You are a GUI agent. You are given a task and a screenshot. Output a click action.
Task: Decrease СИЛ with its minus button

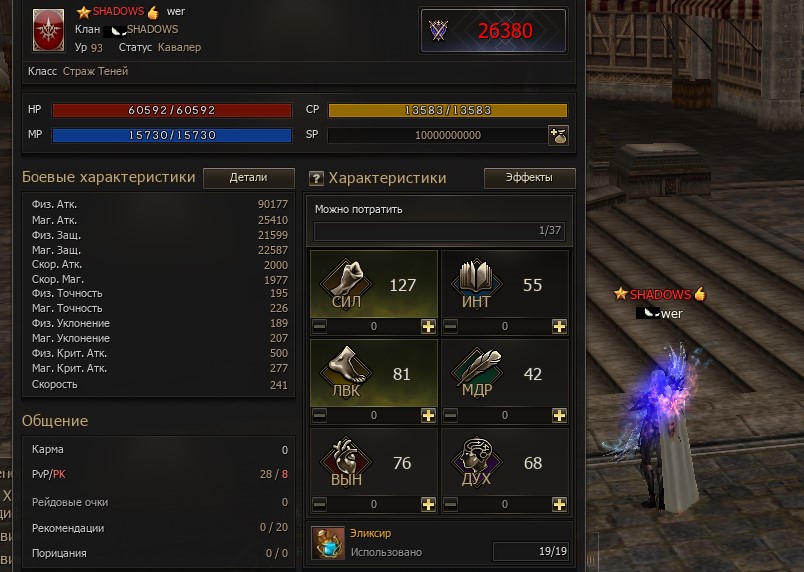tap(319, 326)
